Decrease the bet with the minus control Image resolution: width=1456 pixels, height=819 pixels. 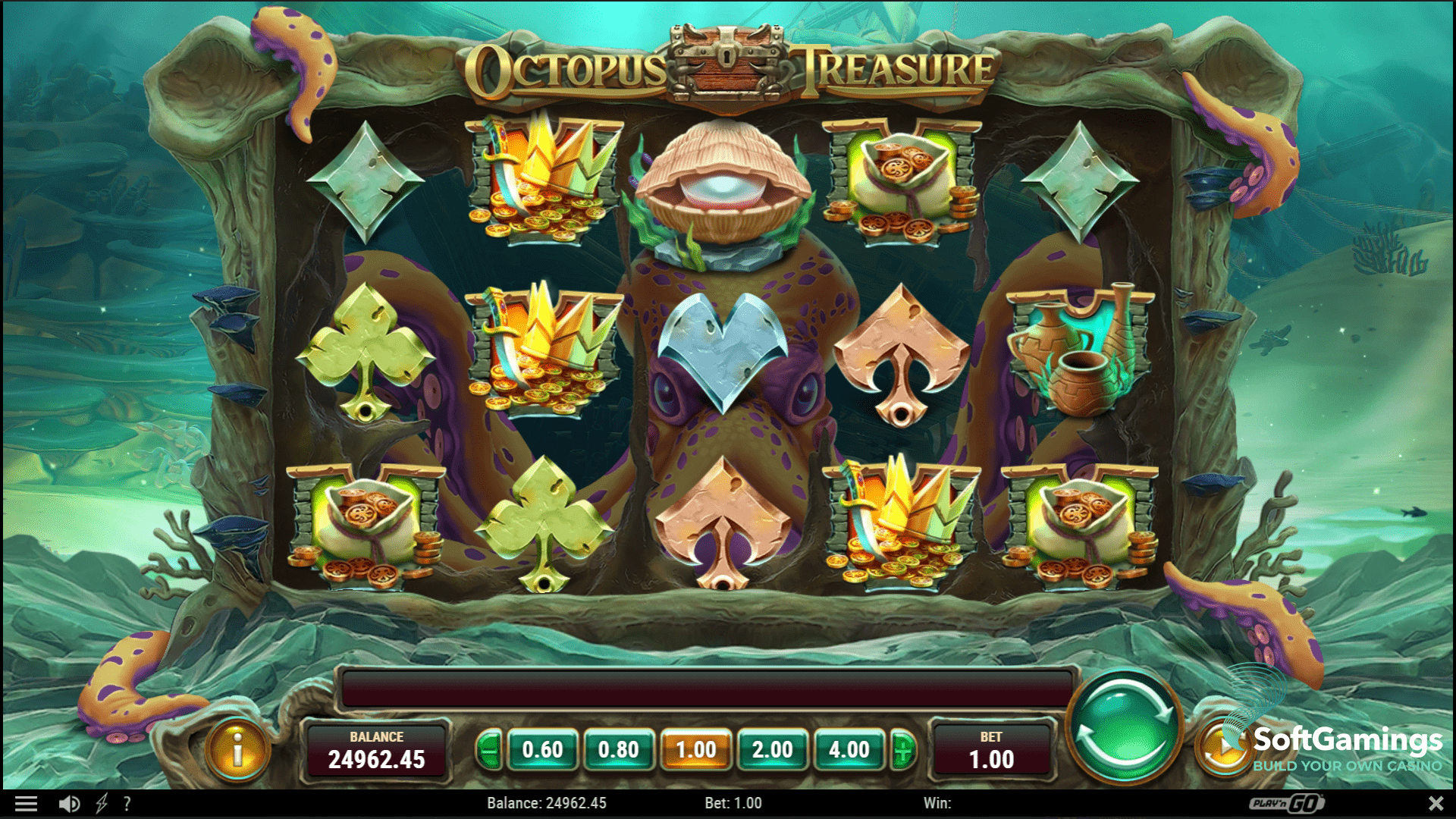488,752
